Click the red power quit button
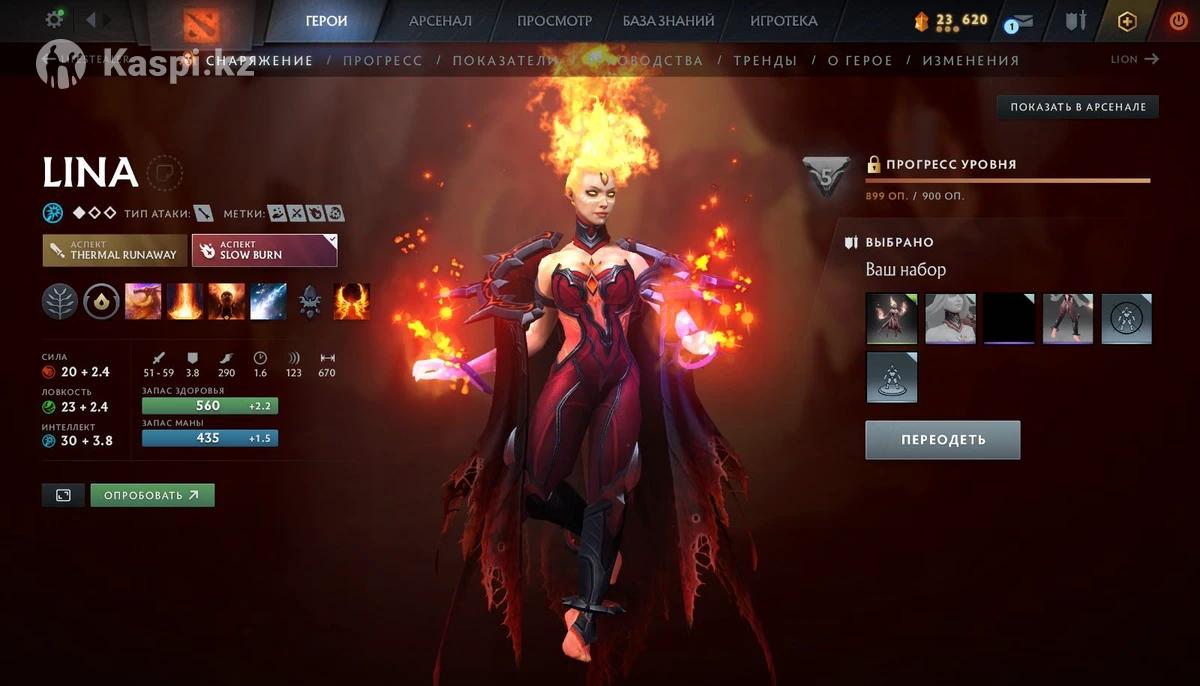1200x686 pixels. tap(1178, 21)
